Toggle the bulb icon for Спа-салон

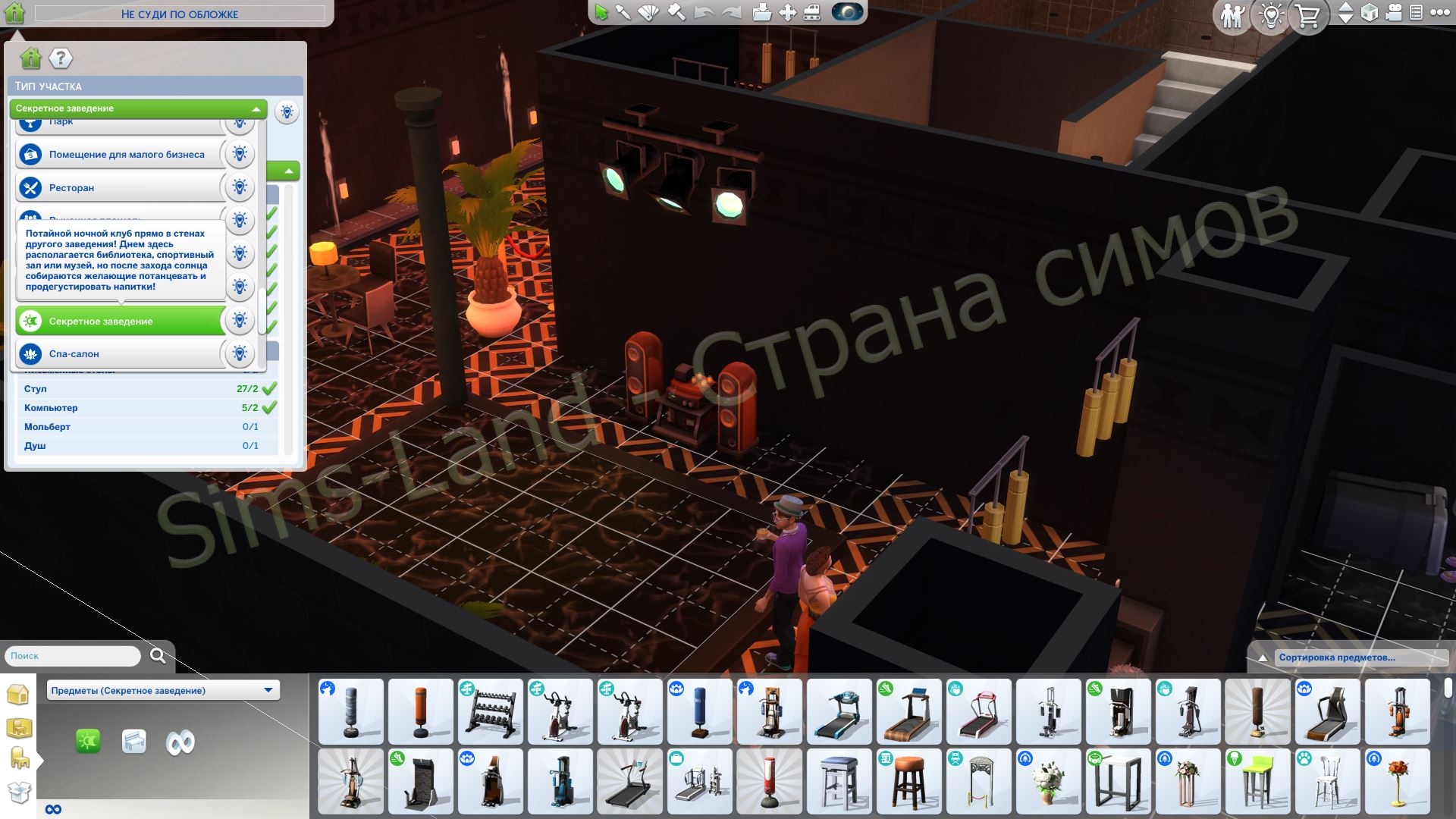240,353
